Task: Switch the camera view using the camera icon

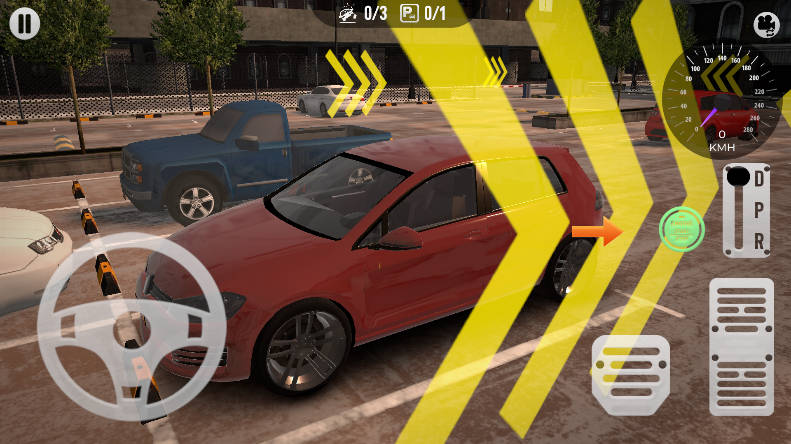Action: (x=766, y=24)
